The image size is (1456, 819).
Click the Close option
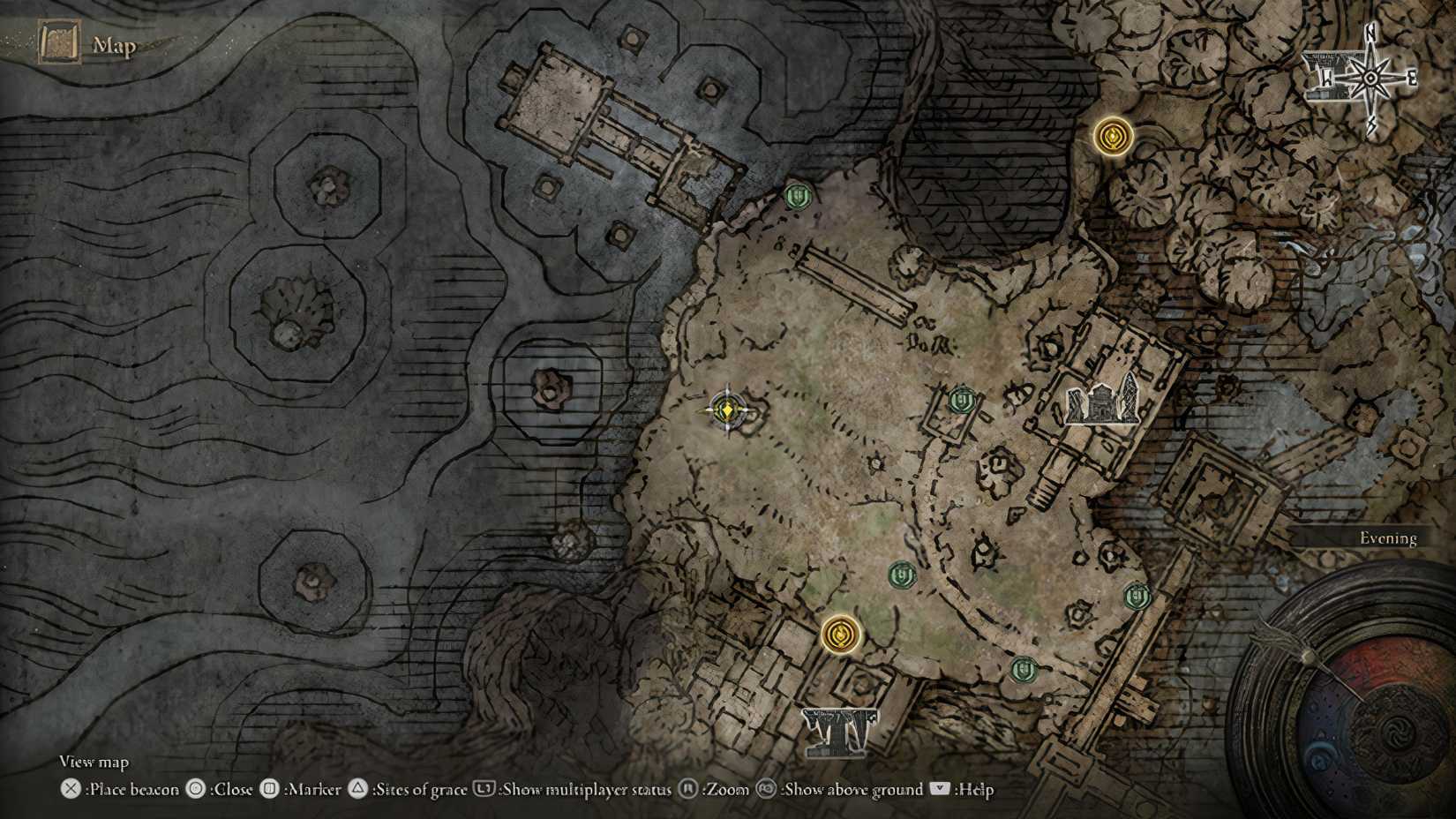pos(229,790)
